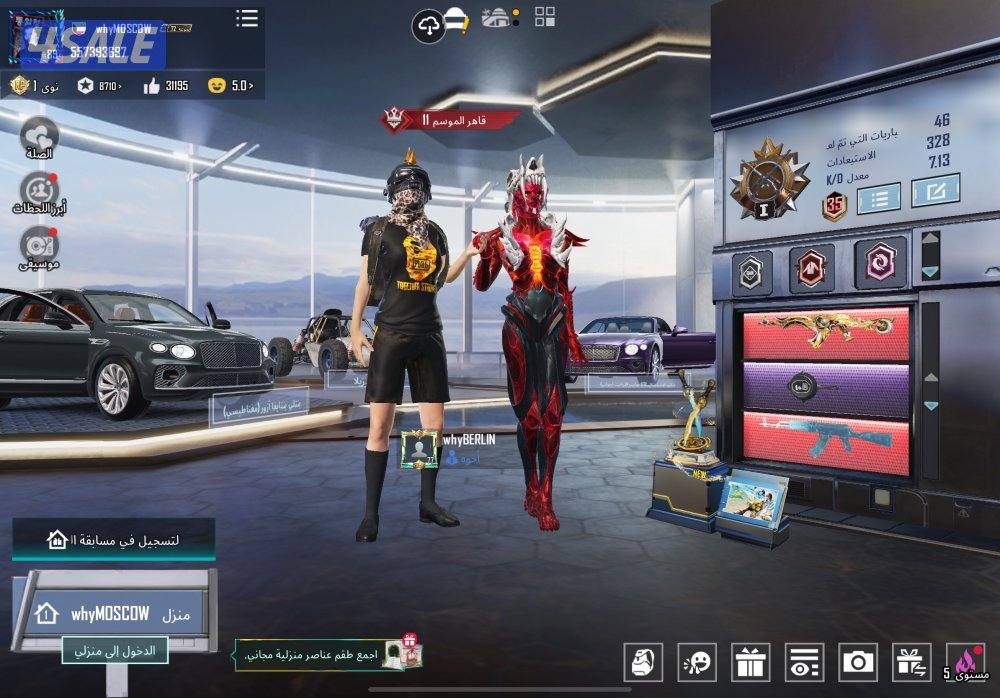Image resolution: width=1000 pixels, height=698 pixels.
Task: Open the laughing emote icon
Action: tap(696, 662)
